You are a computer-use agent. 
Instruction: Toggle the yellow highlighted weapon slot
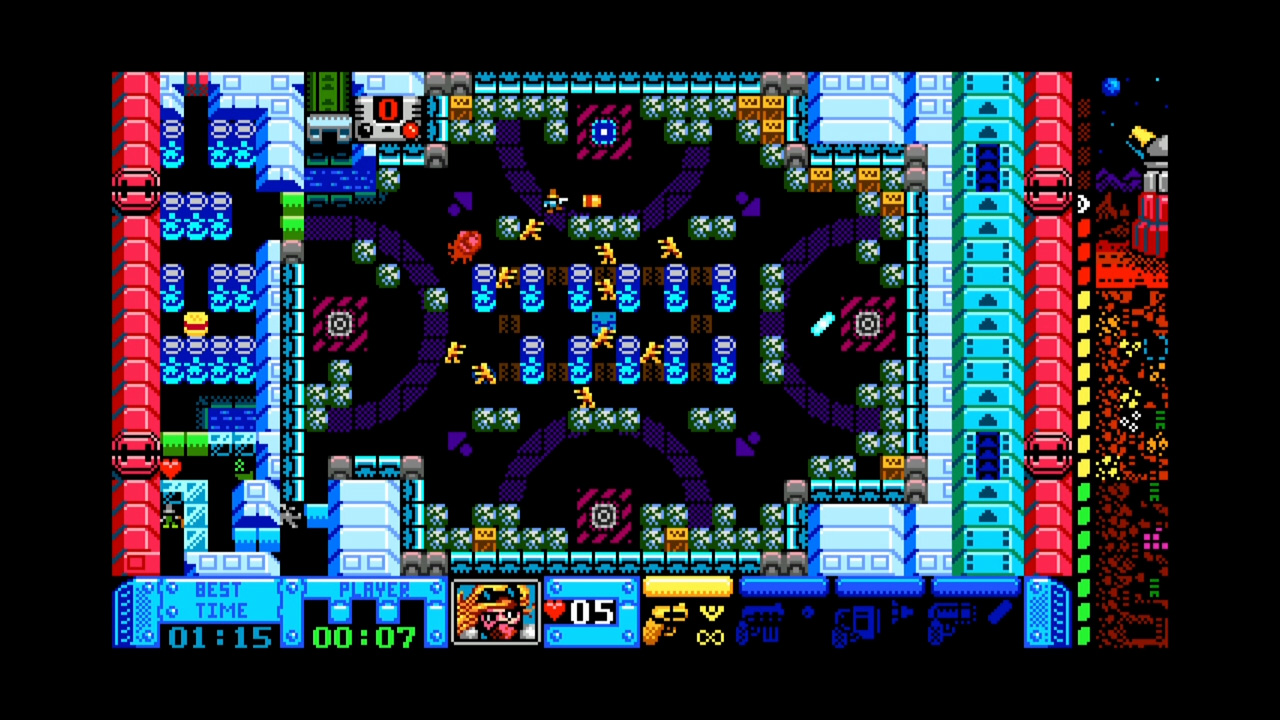(688, 587)
